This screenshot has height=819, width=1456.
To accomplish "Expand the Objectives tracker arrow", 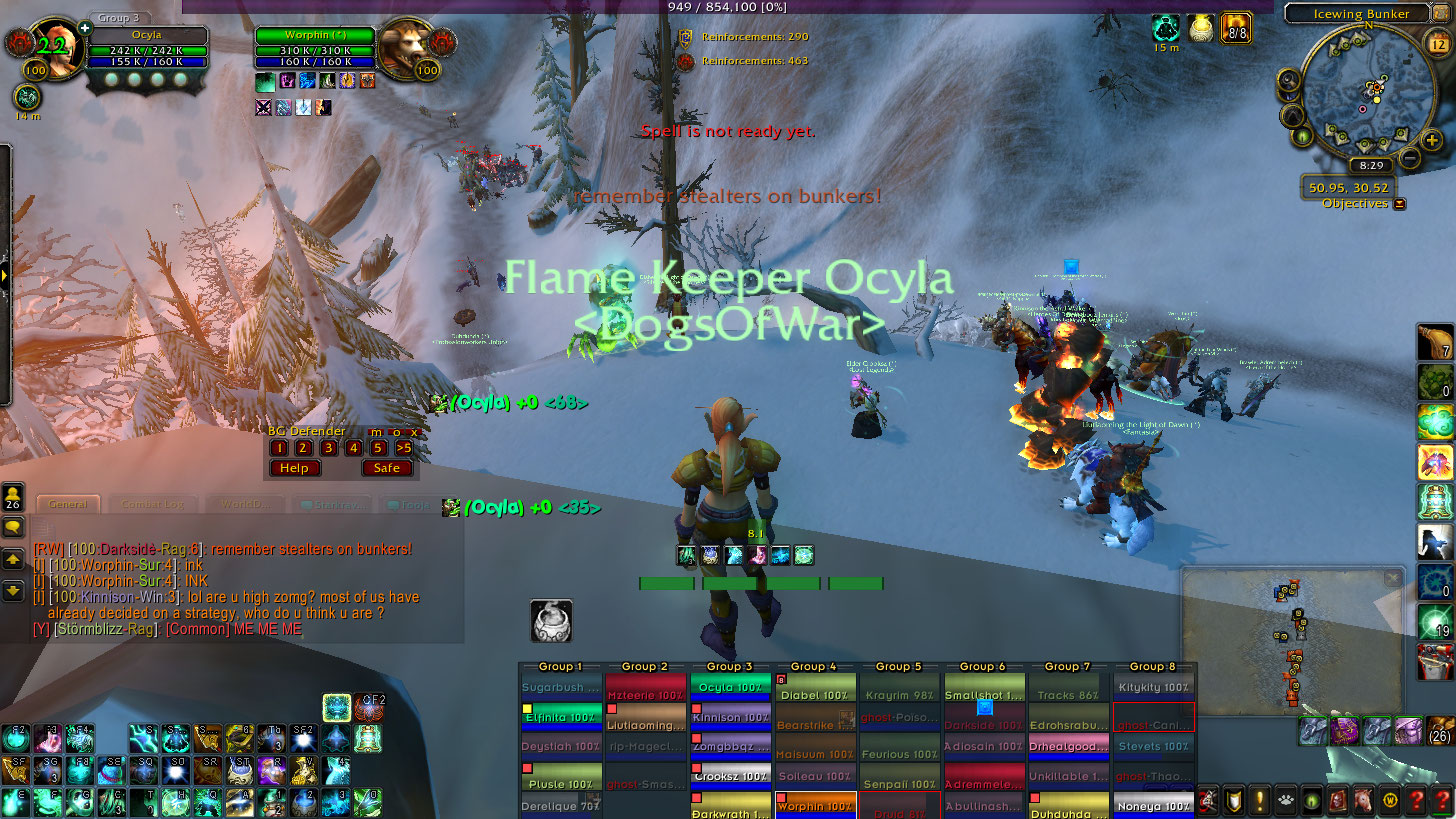I will coord(1399,204).
